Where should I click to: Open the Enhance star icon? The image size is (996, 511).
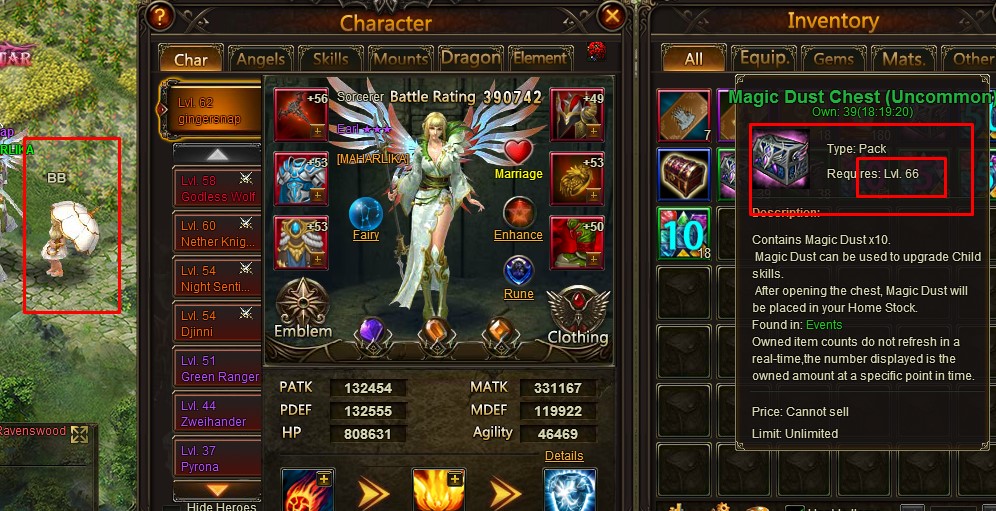(x=518, y=215)
